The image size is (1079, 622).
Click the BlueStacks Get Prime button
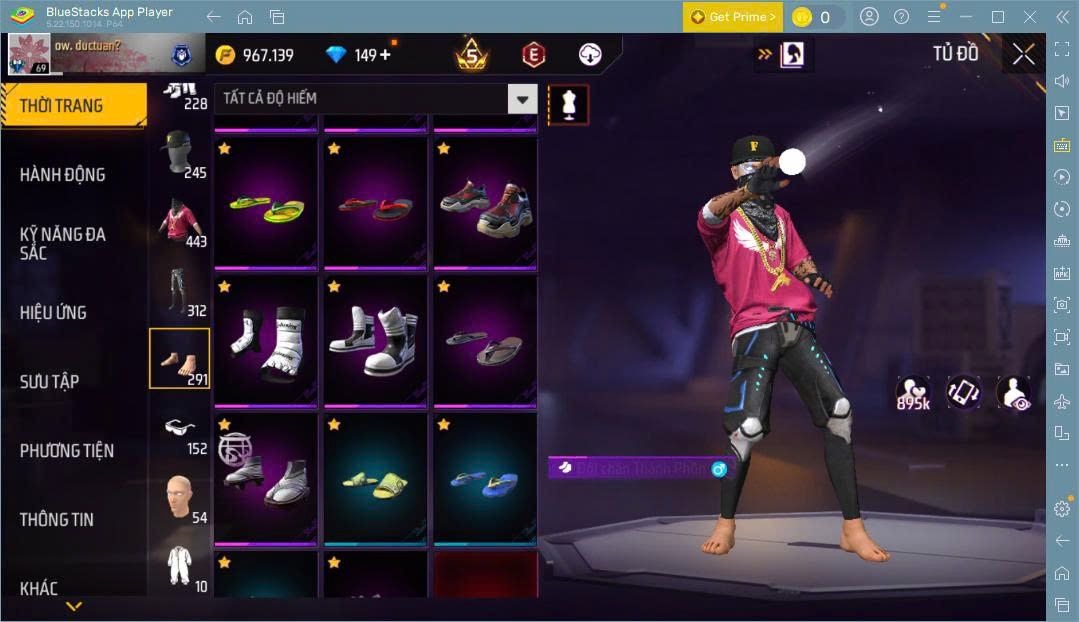(x=733, y=17)
